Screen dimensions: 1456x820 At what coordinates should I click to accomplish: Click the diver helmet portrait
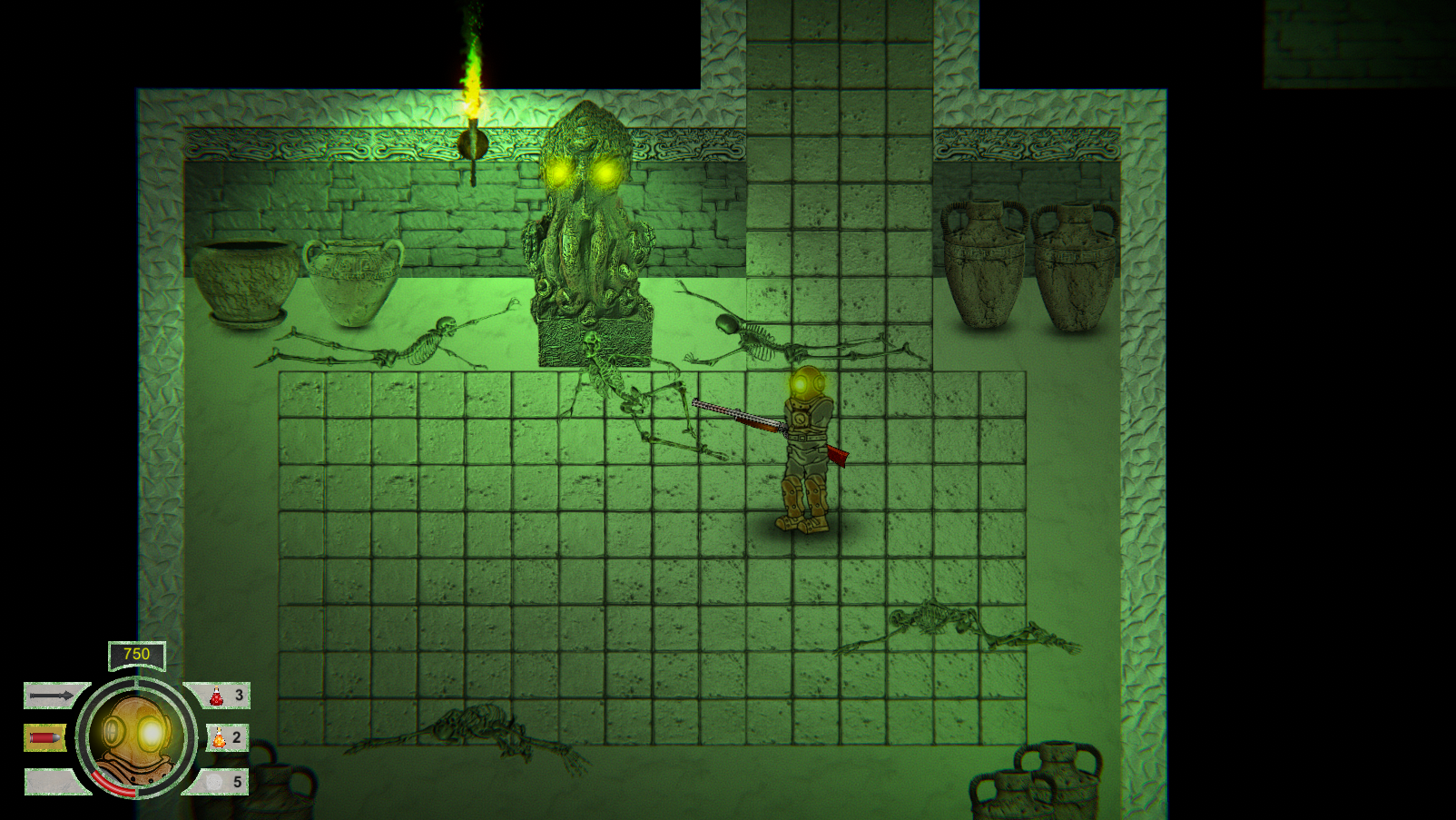[x=136, y=737]
